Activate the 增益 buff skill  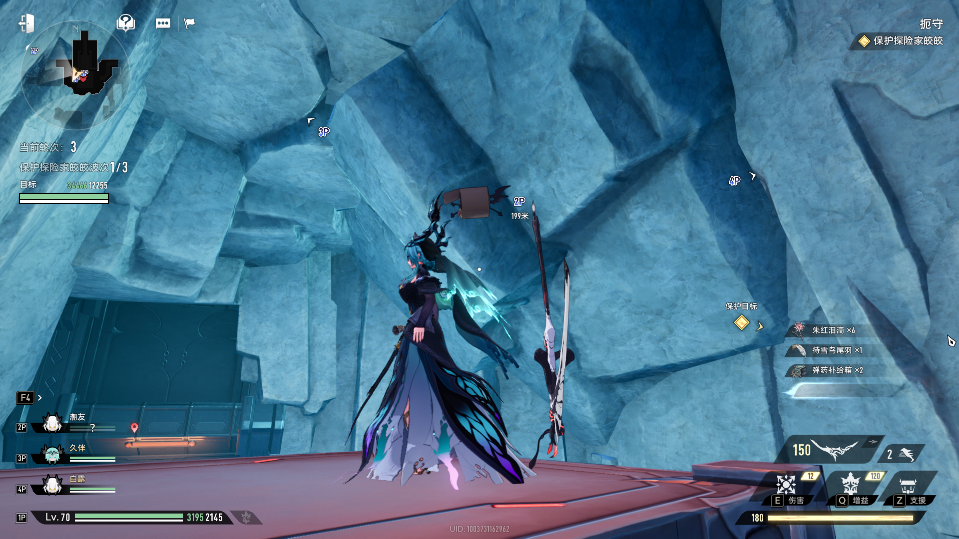coord(852,485)
